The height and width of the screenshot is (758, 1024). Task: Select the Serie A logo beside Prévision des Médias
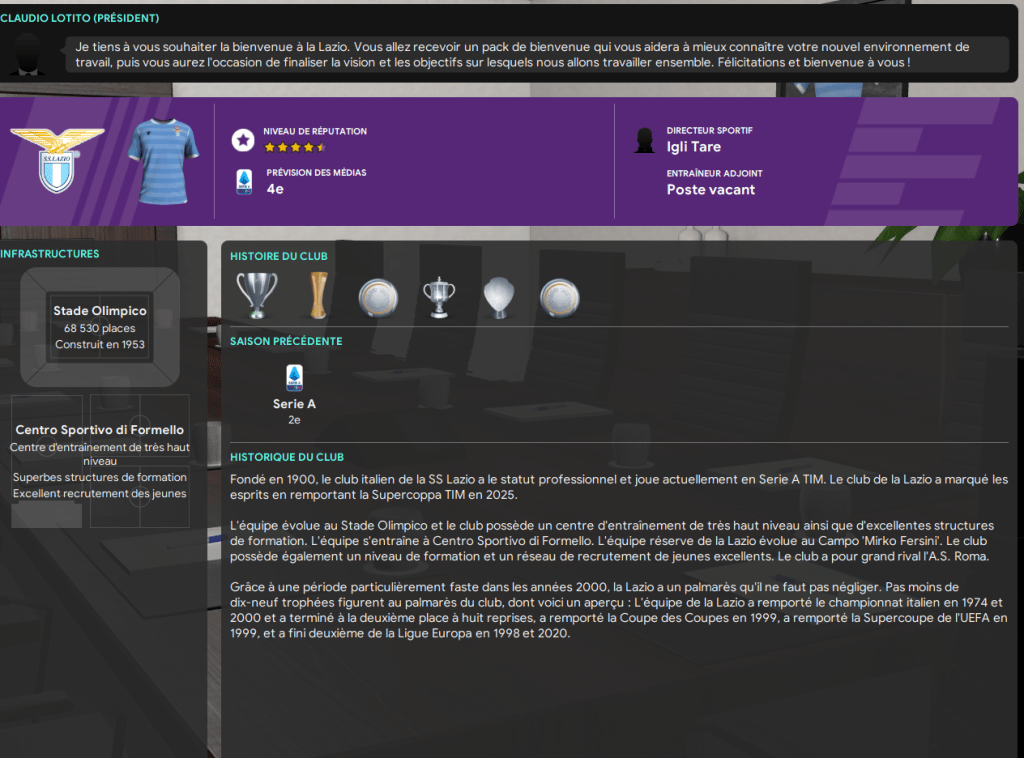[243, 182]
